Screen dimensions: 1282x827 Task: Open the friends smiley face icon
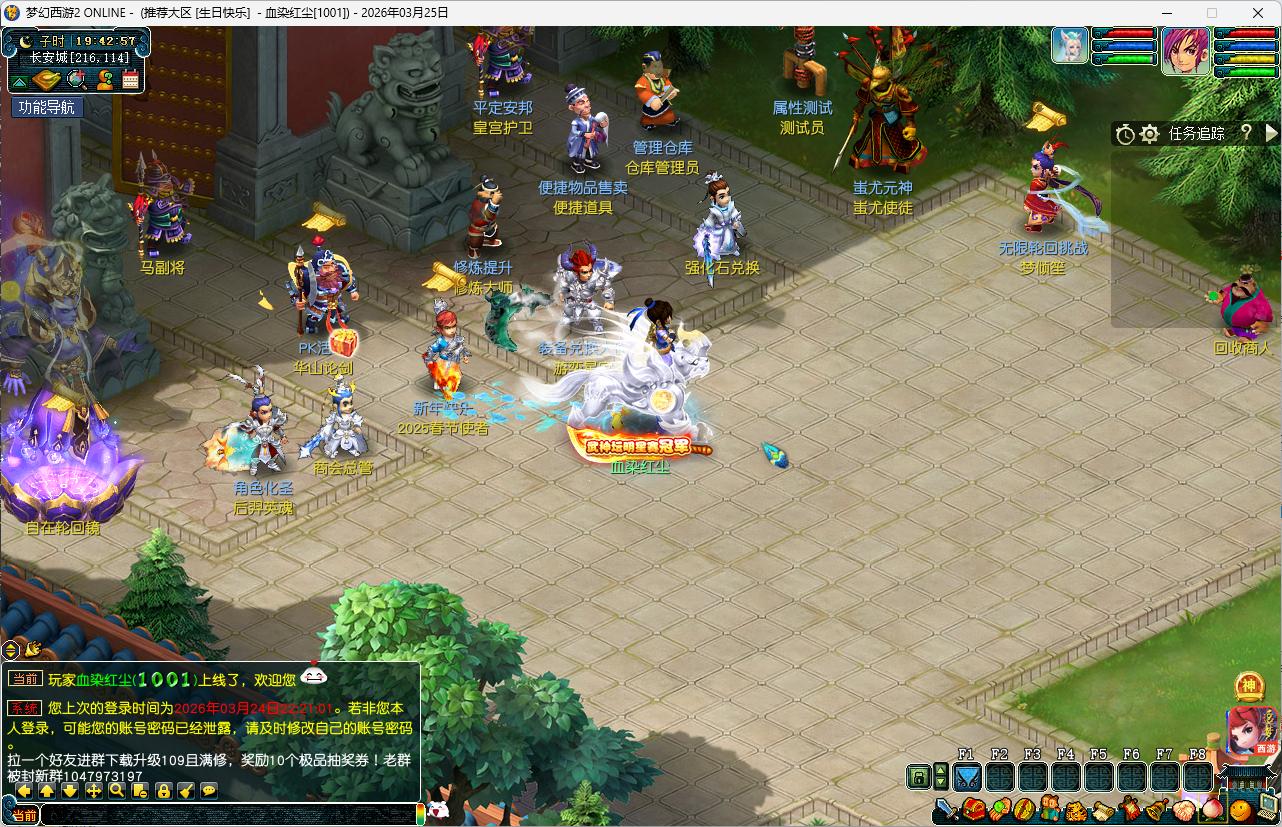1241,809
